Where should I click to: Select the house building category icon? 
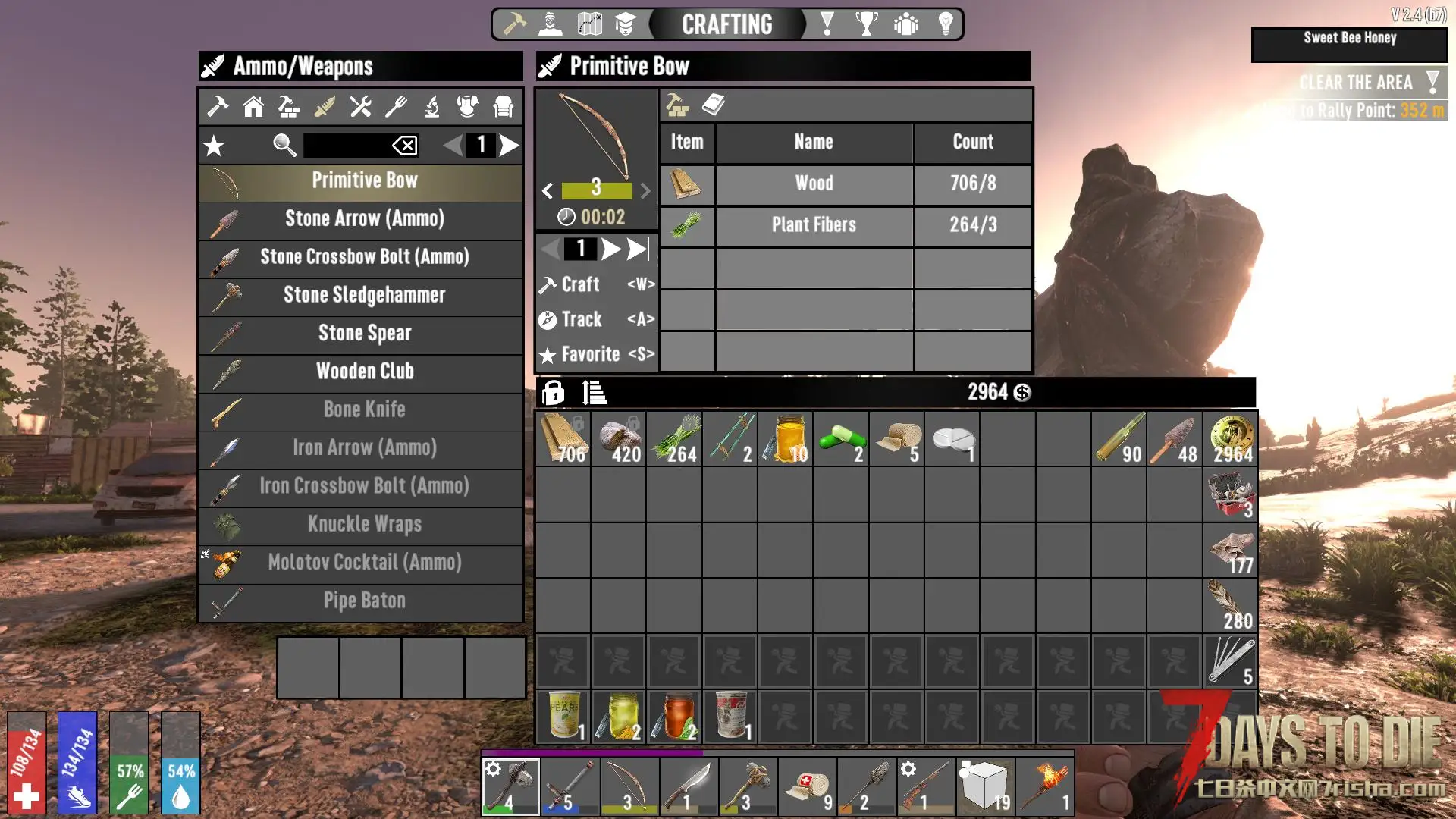pos(253,107)
